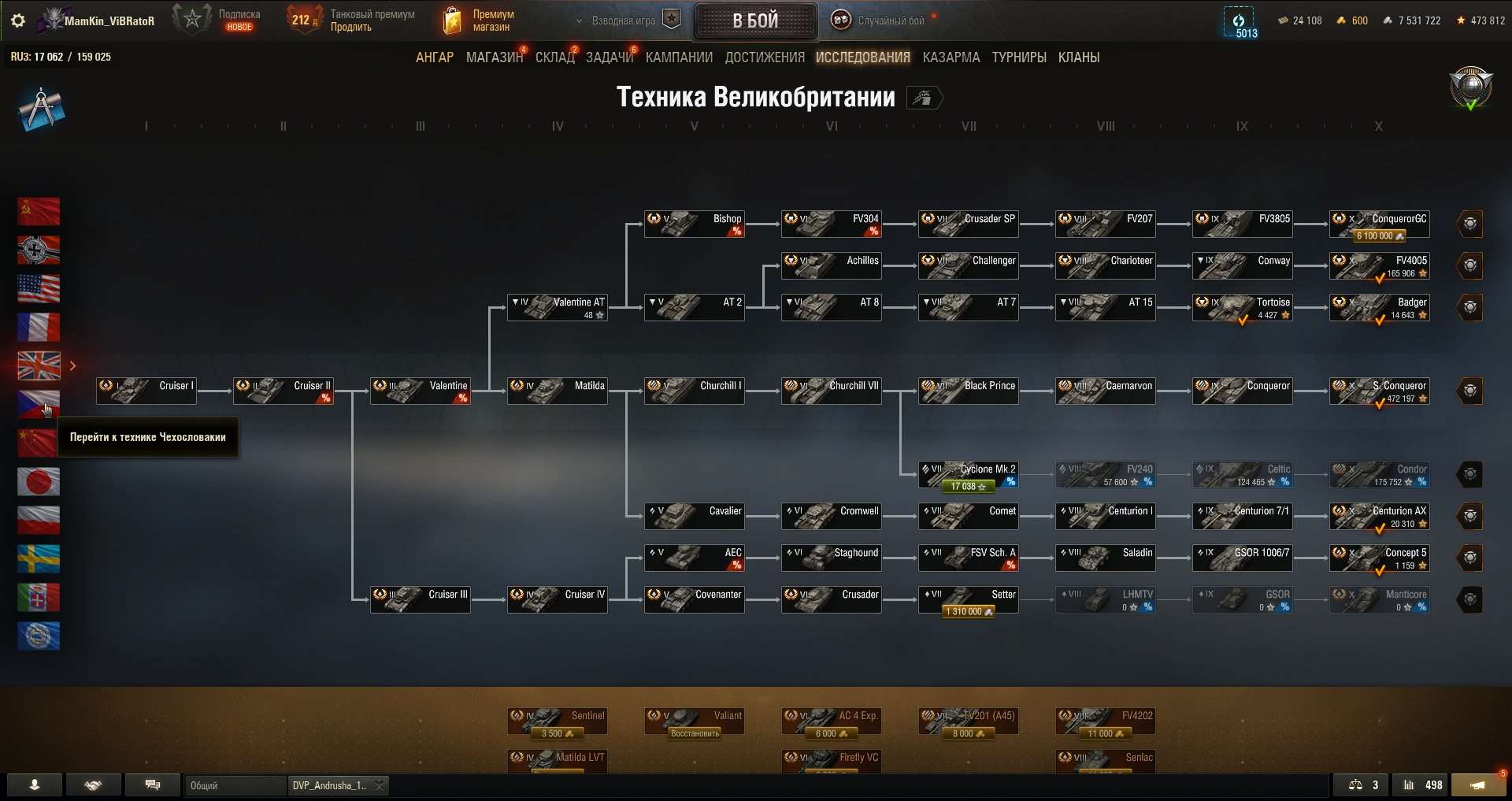
Task: Switch to the КАЗАРМА tab
Action: coord(951,57)
